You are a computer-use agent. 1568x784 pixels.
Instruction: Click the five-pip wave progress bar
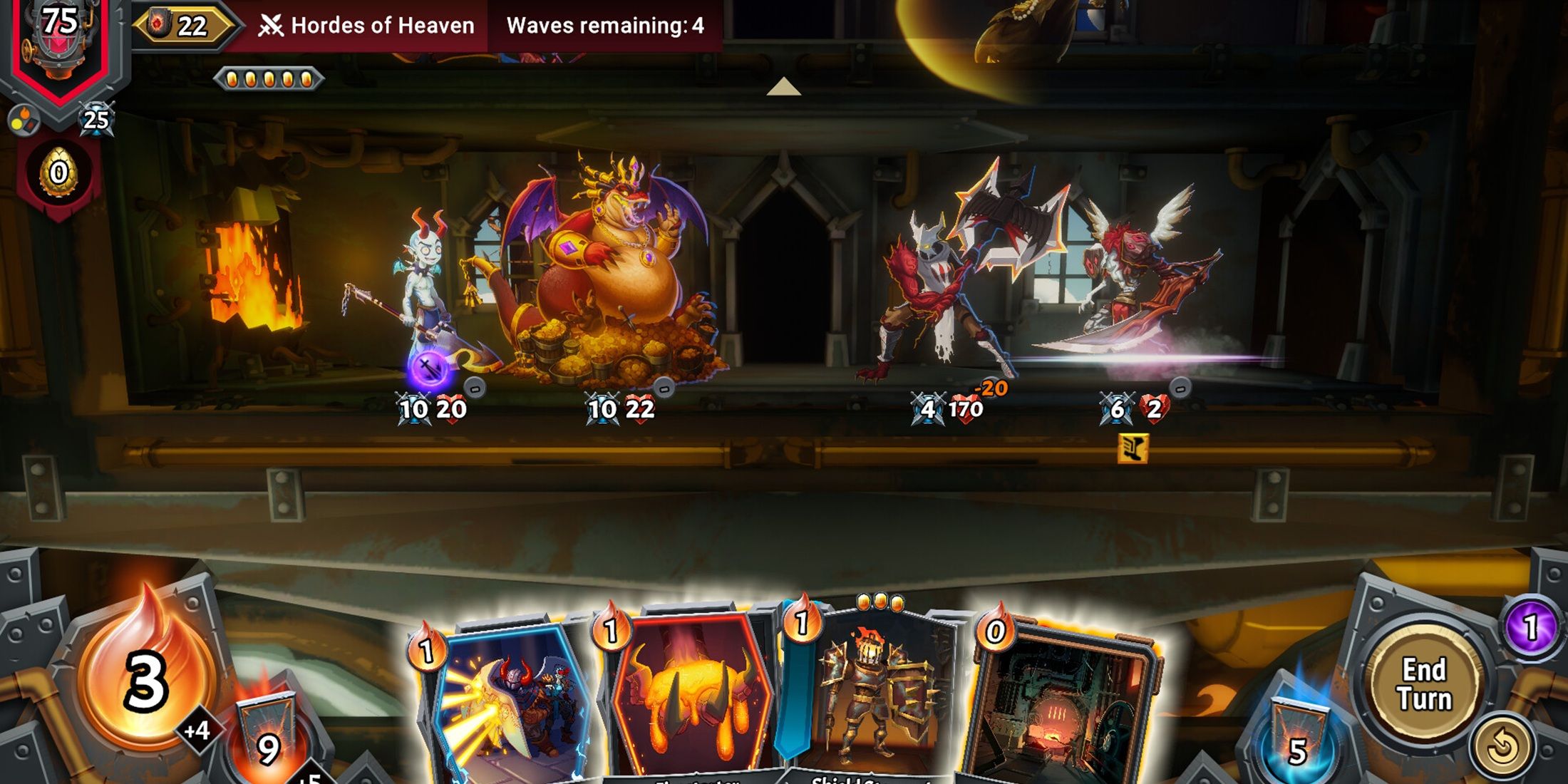click(x=269, y=80)
